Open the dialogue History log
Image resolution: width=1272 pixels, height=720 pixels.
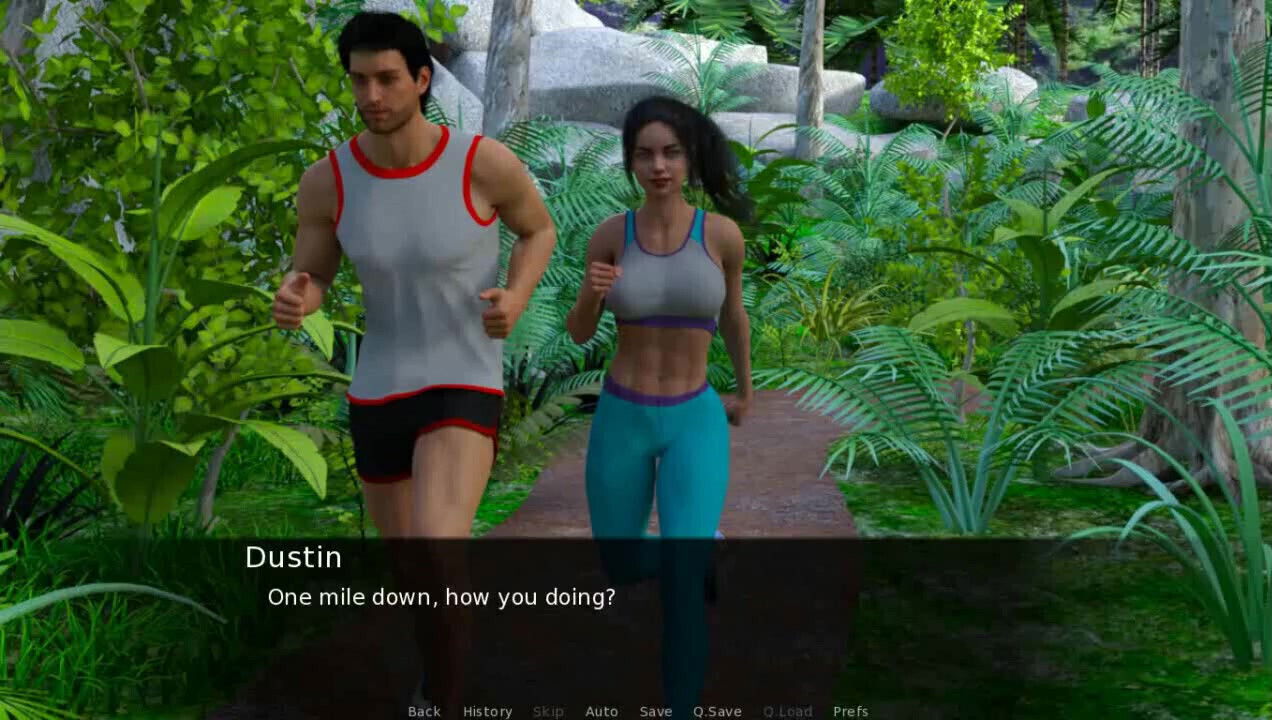487,711
